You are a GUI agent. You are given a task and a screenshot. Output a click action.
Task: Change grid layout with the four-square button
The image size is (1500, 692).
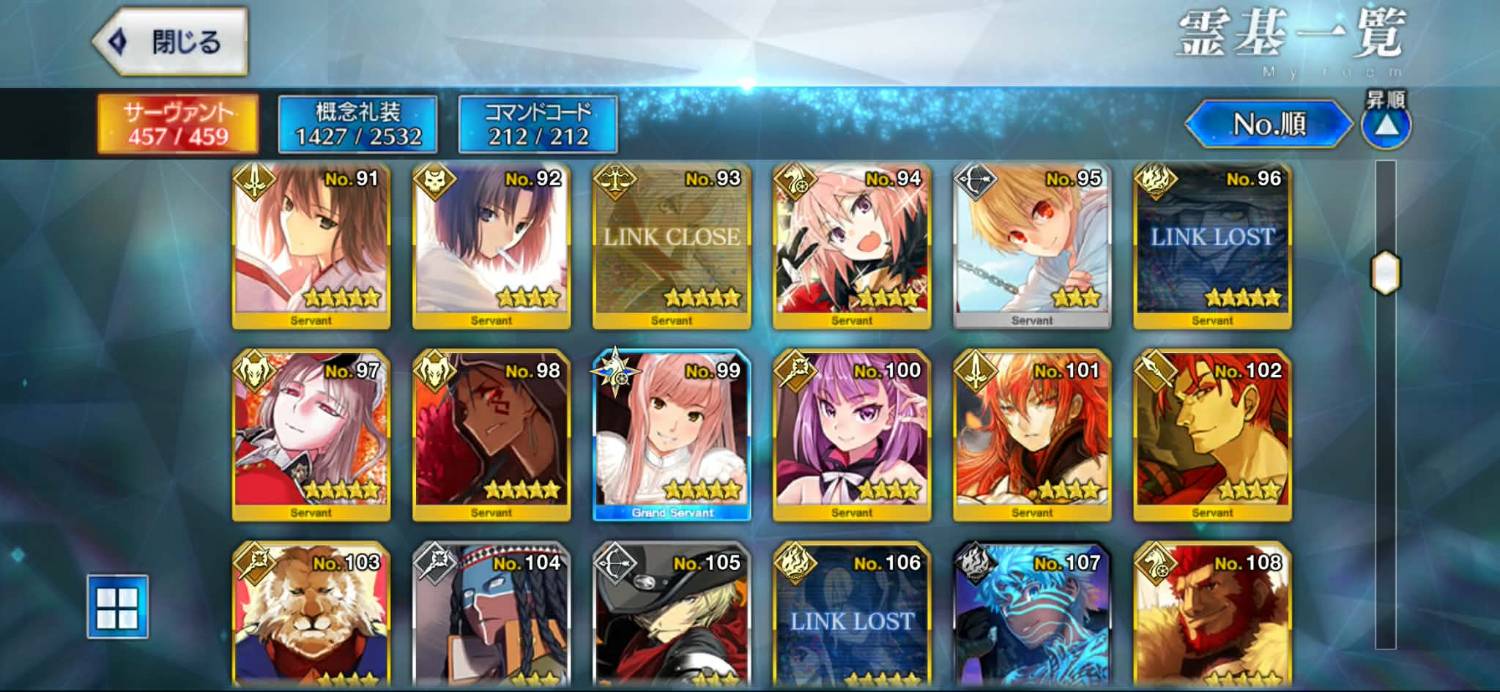(117, 606)
